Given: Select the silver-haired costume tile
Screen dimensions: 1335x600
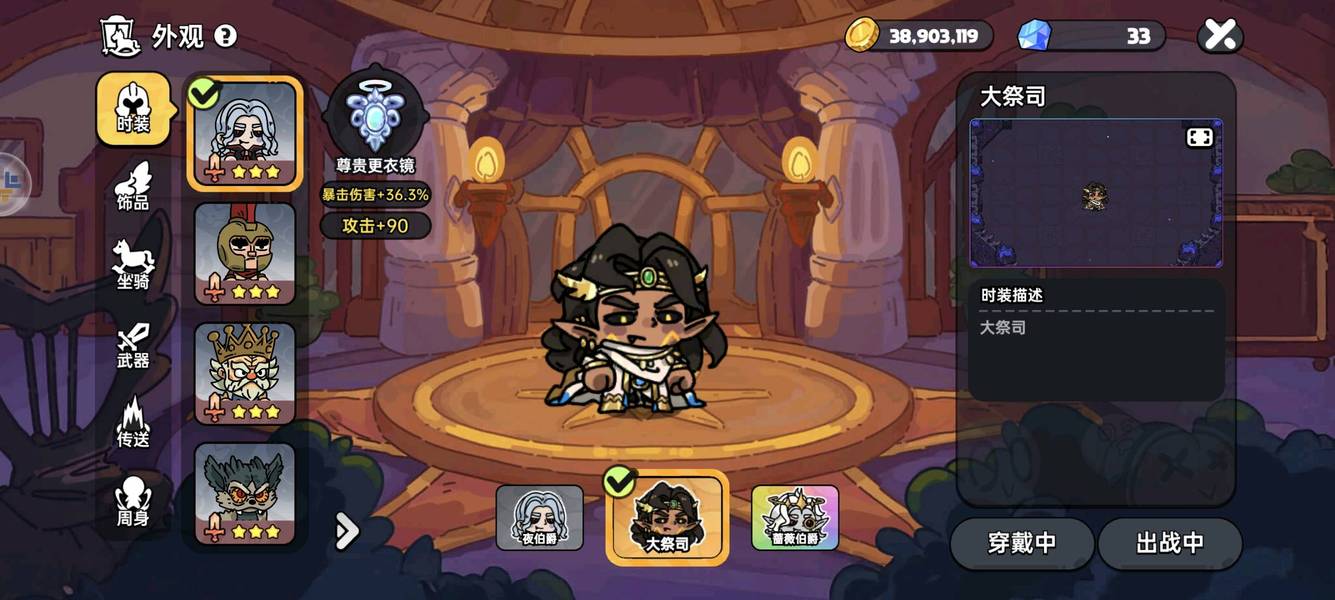Looking at the screenshot, I should coord(245,133).
